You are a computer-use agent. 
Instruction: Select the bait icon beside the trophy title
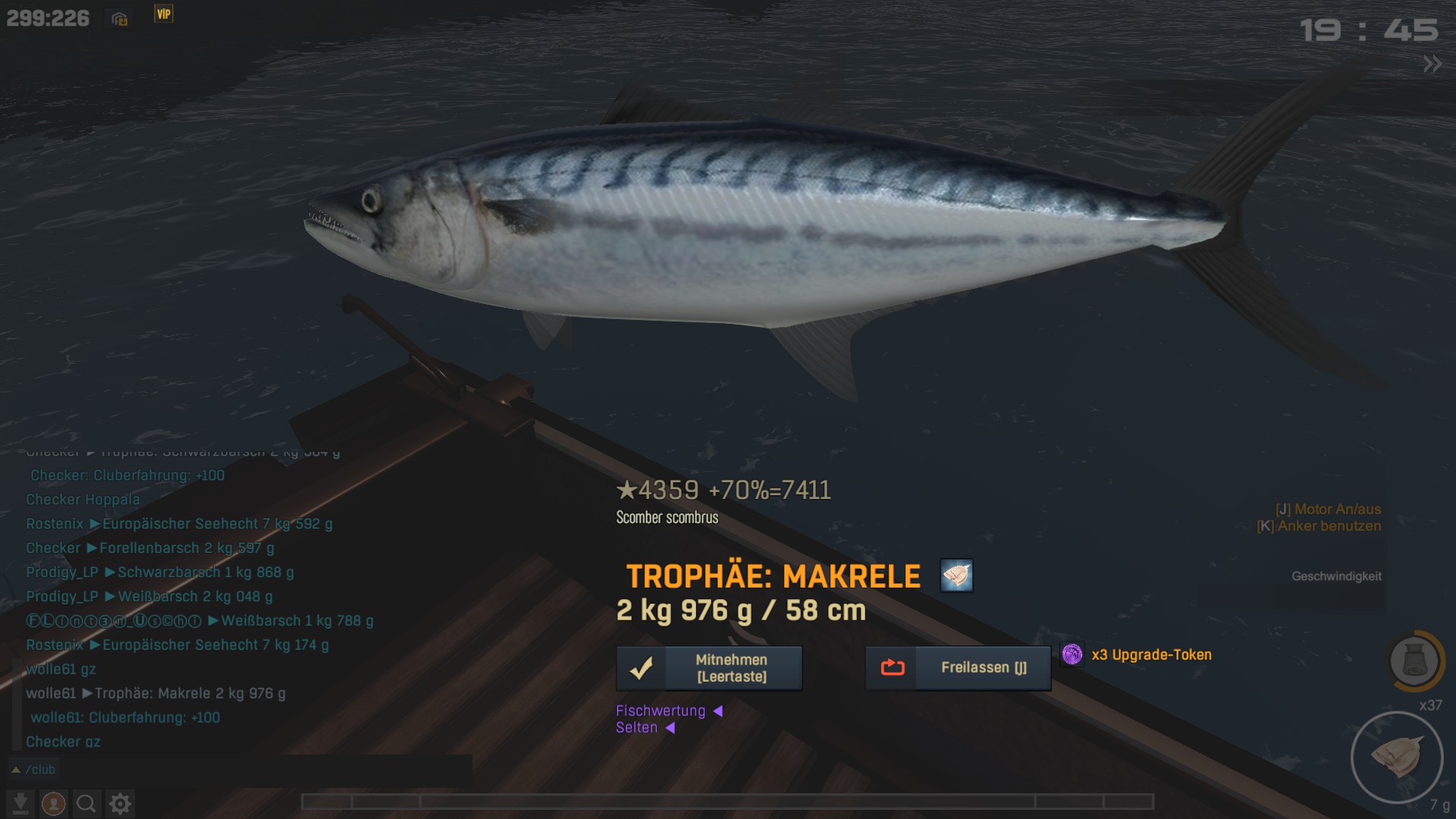tap(956, 576)
